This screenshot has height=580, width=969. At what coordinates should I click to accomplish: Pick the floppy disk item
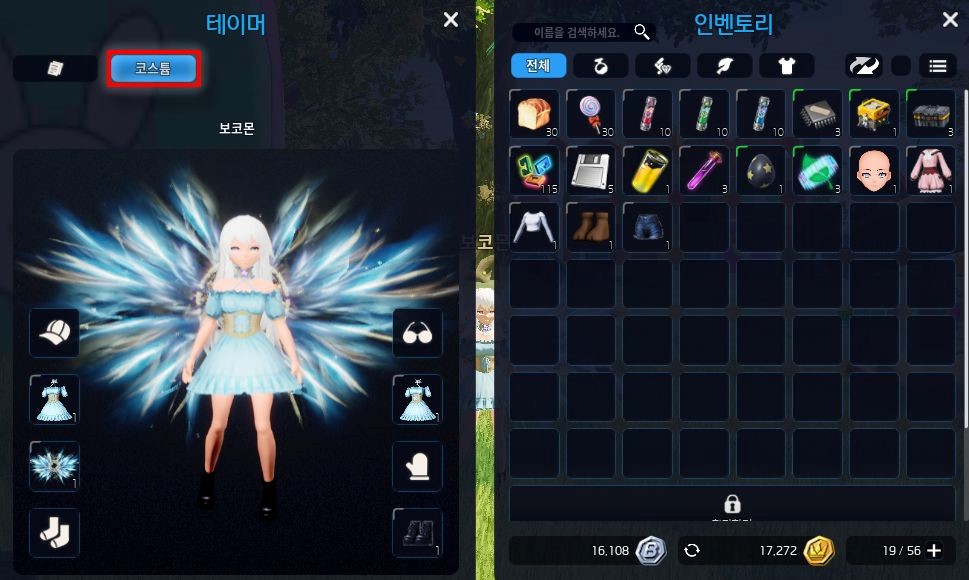tap(590, 170)
